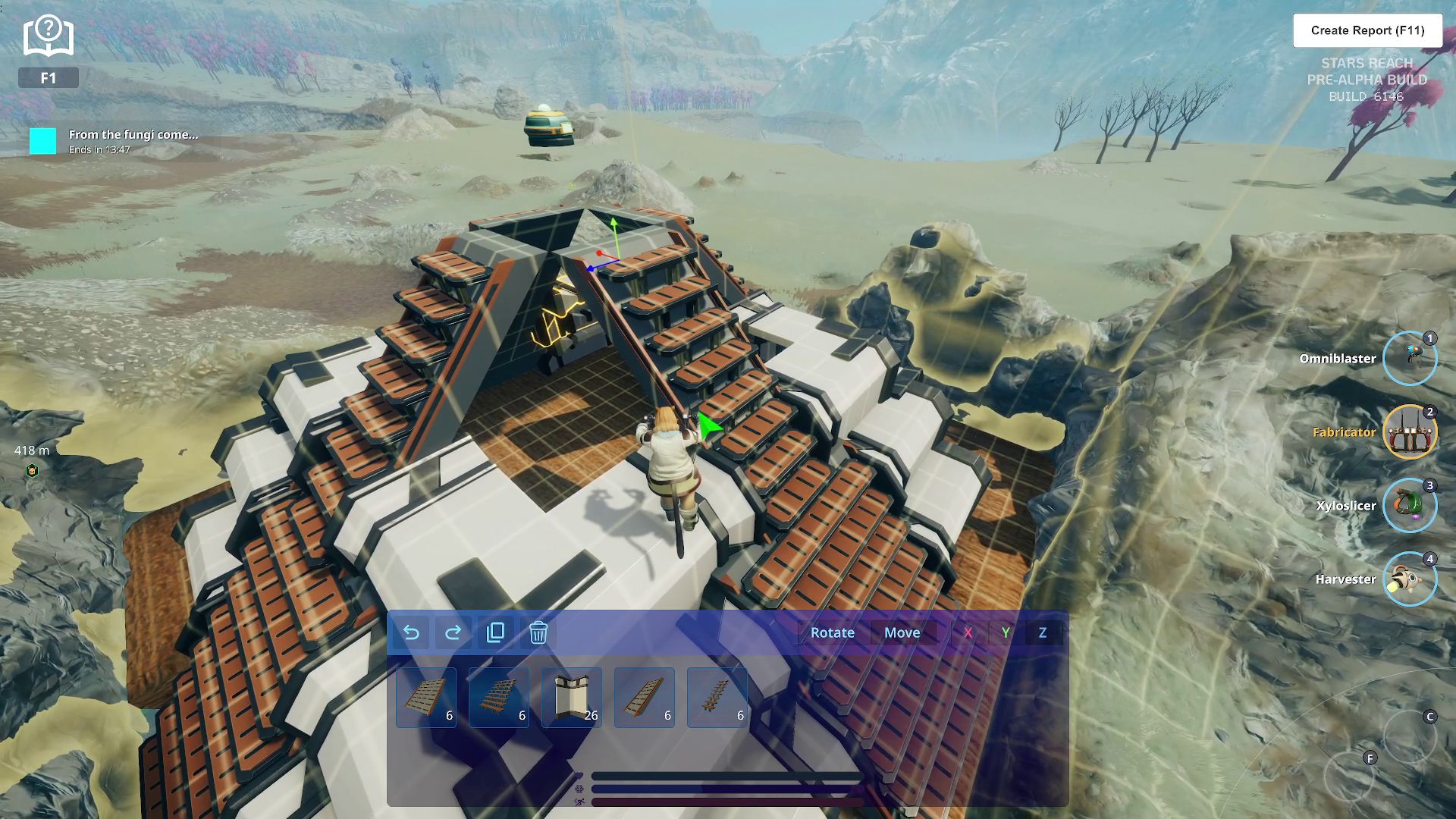Select the Fabricator tool

pos(1409,432)
